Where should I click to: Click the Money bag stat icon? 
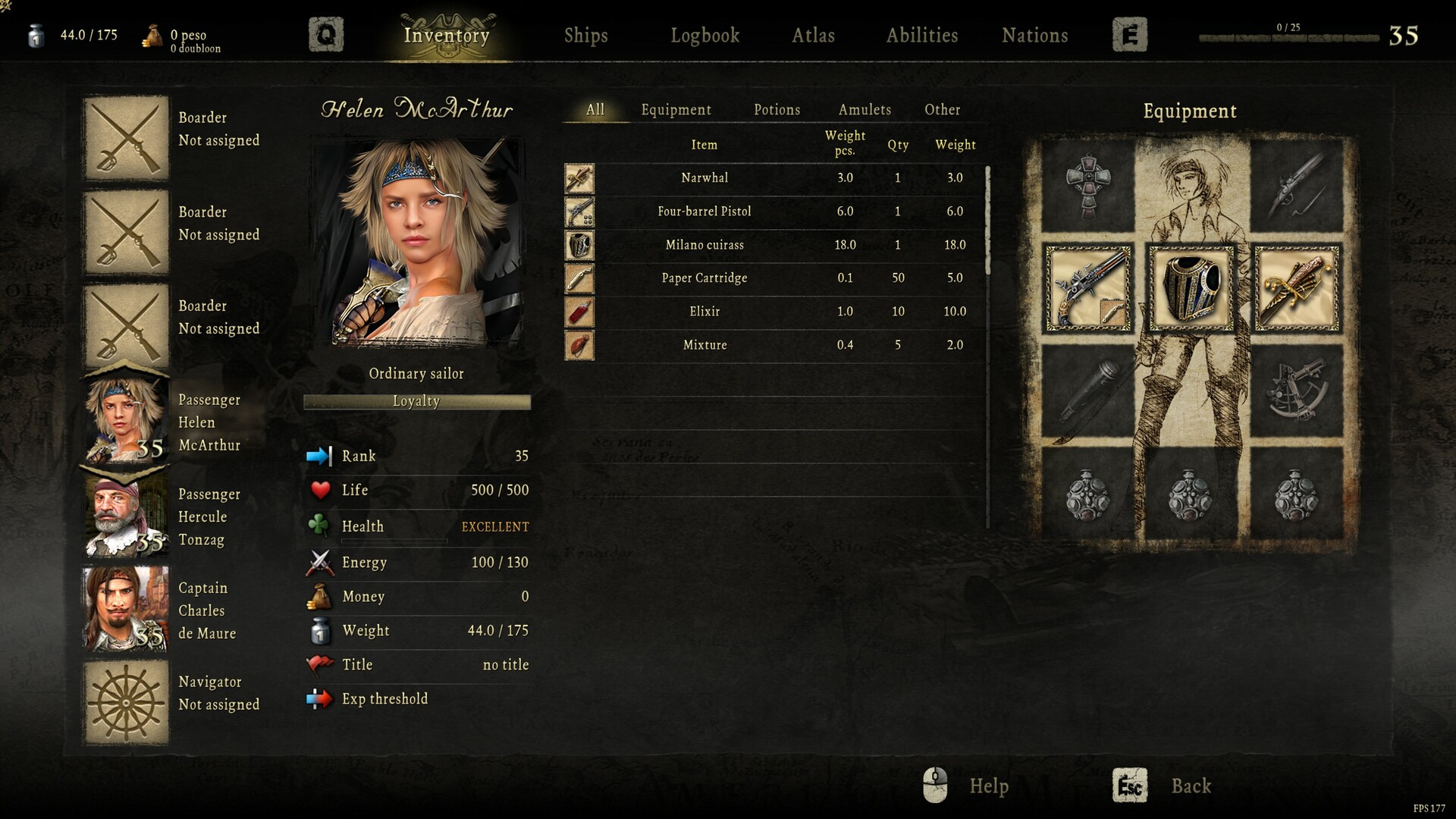[322, 597]
